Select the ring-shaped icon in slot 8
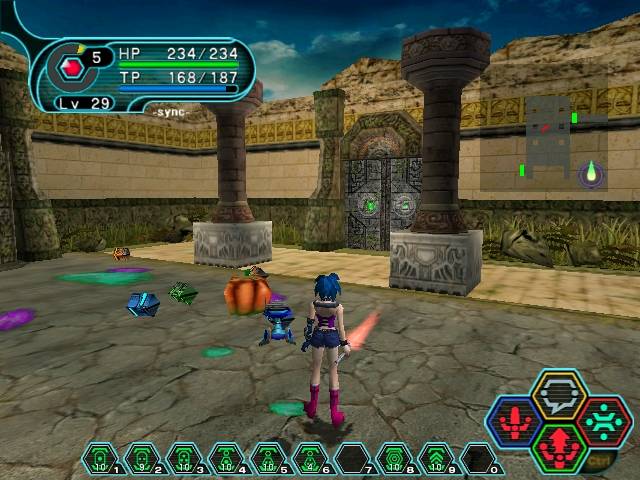Screen dimensions: 640x480 pos(394,458)
